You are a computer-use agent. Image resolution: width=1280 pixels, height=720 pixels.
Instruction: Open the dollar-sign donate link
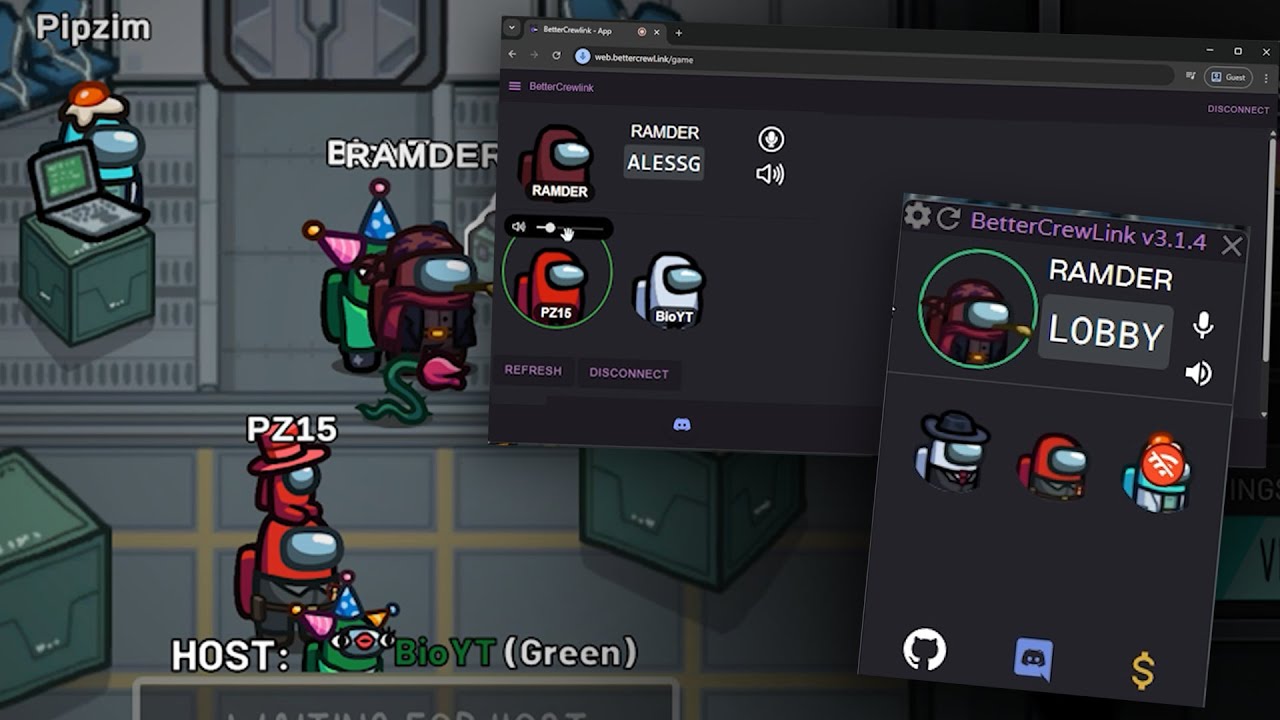click(1143, 671)
